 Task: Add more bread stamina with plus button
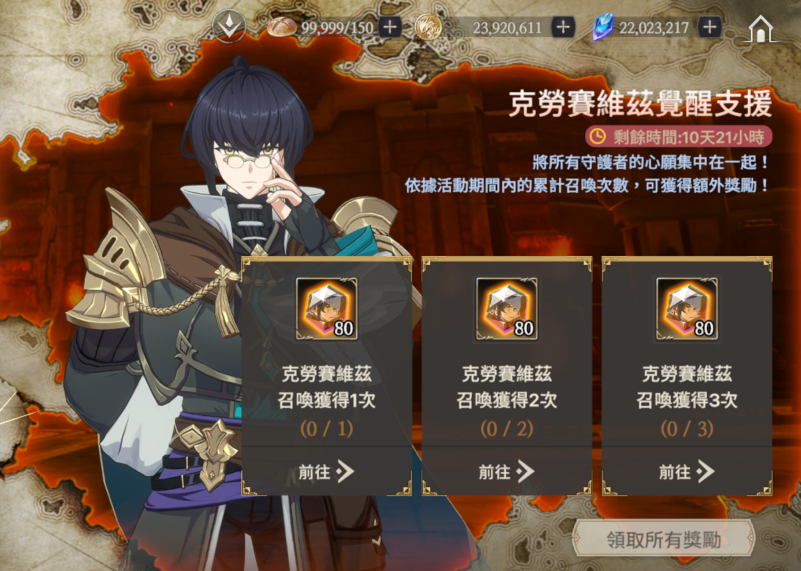pyautogui.click(x=390, y=27)
